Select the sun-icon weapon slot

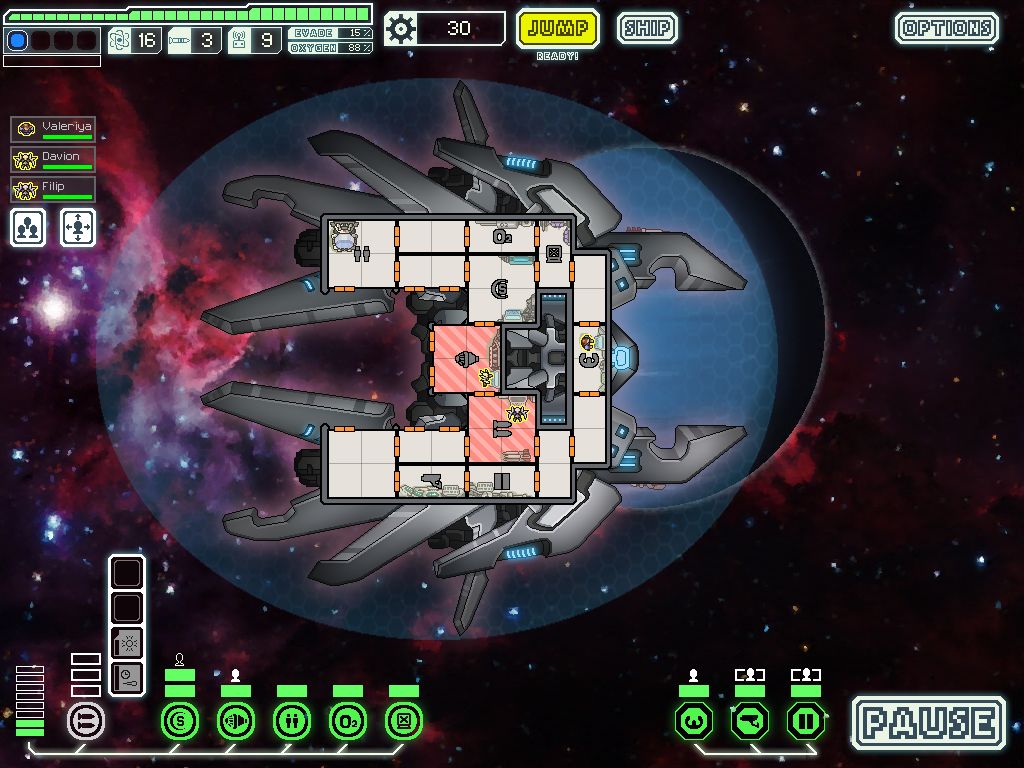click(x=127, y=643)
